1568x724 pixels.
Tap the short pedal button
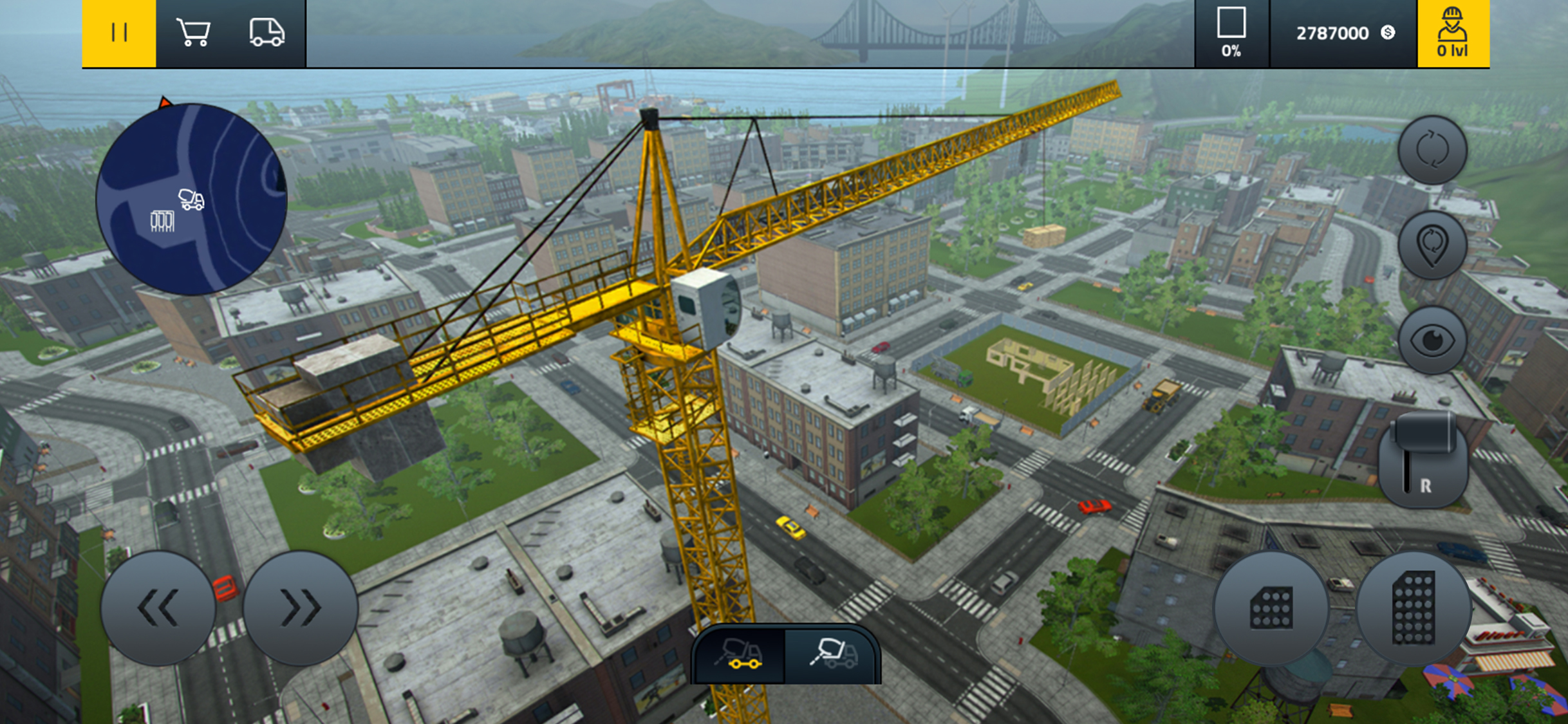coord(1271,608)
